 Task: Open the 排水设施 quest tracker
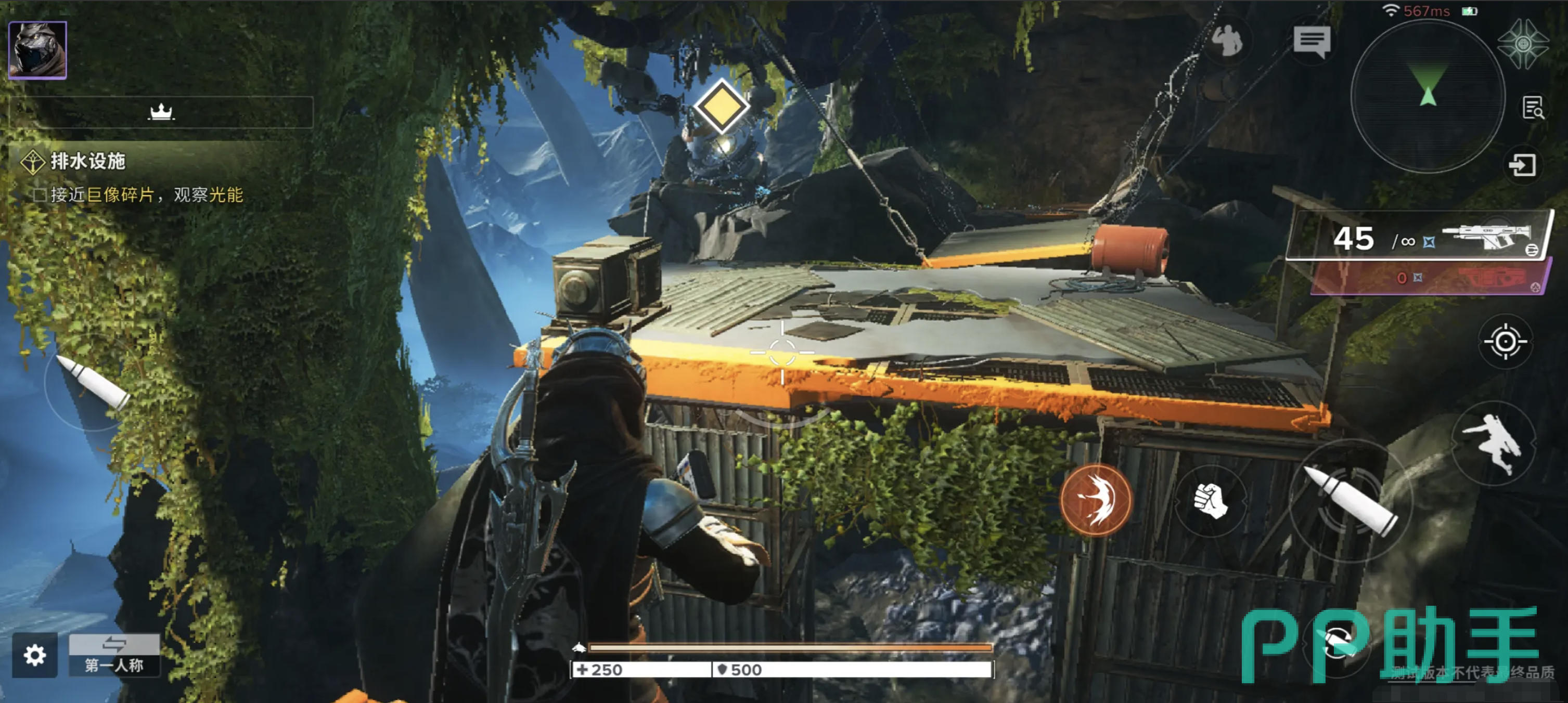[x=87, y=161]
